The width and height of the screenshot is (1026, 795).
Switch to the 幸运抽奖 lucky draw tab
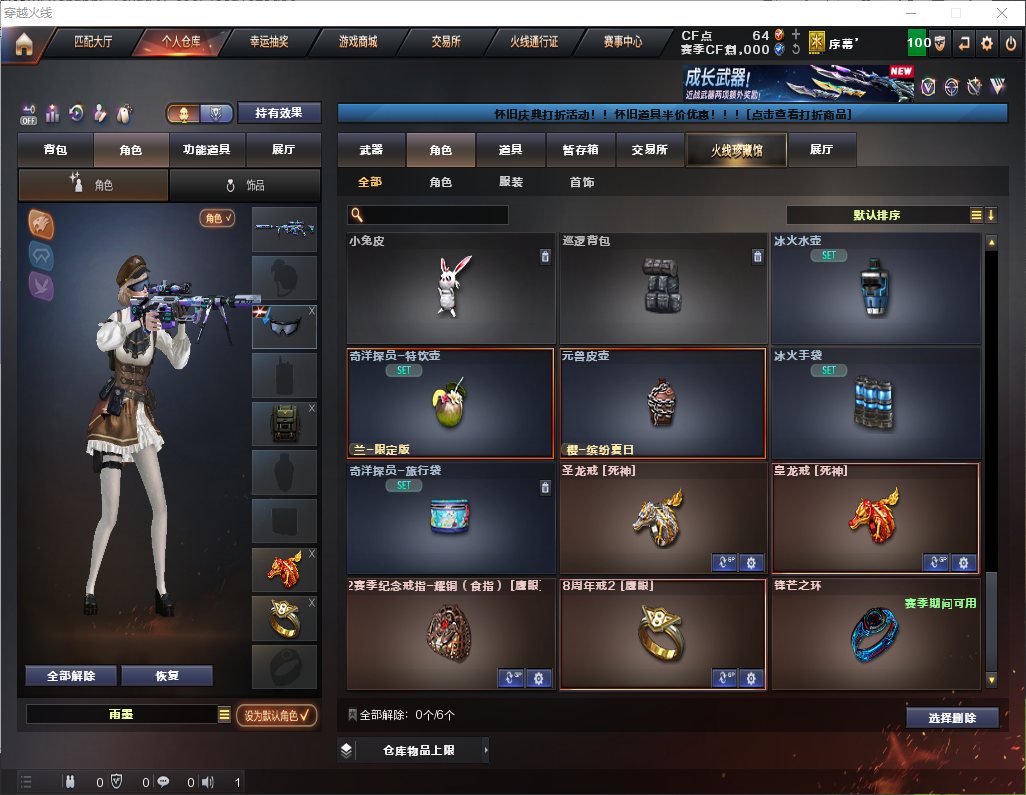click(269, 43)
